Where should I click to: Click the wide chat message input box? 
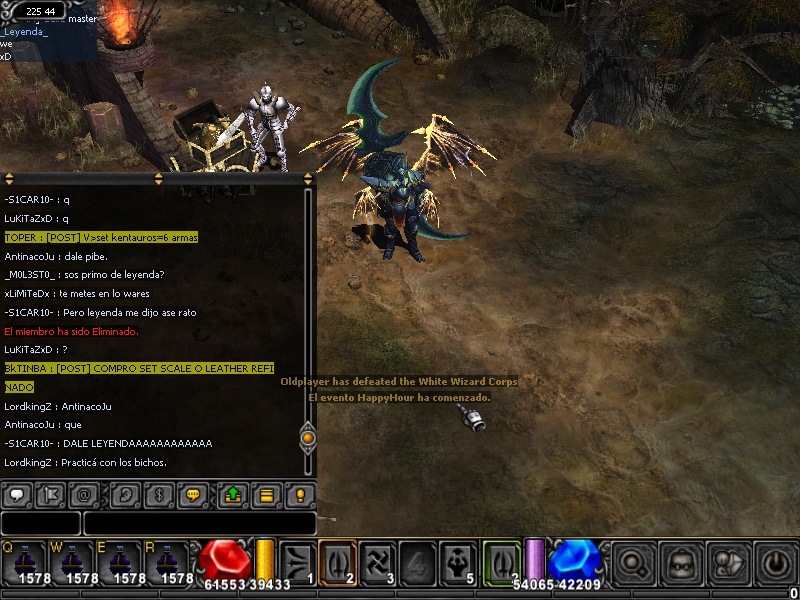pyautogui.click(x=200, y=523)
